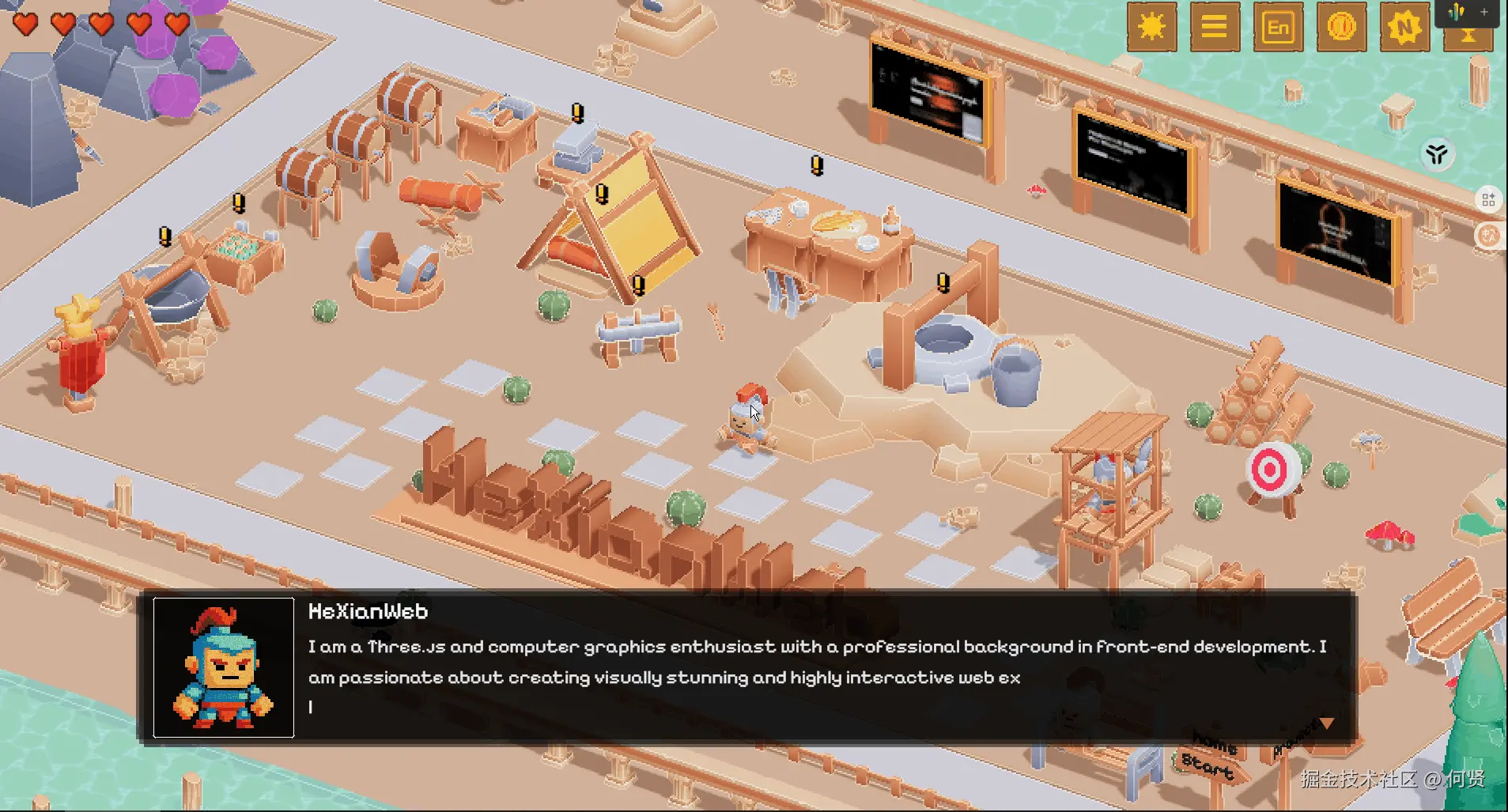Toggle the sun day/night button
Image resolution: width=1508 pixels, height=812 pixels.
[1151, 28]
